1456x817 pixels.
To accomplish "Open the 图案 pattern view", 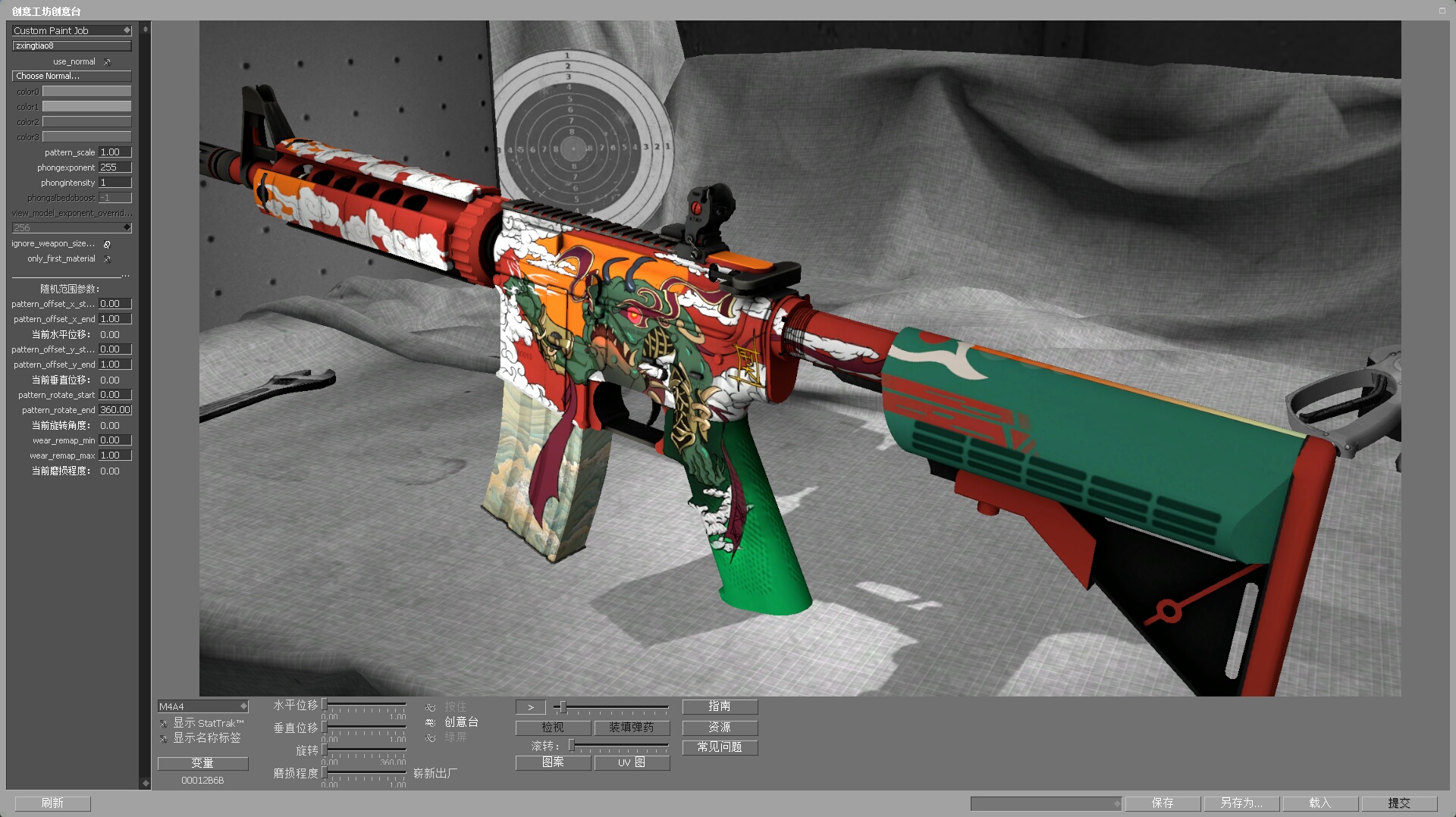I will [x=553, y=762].
